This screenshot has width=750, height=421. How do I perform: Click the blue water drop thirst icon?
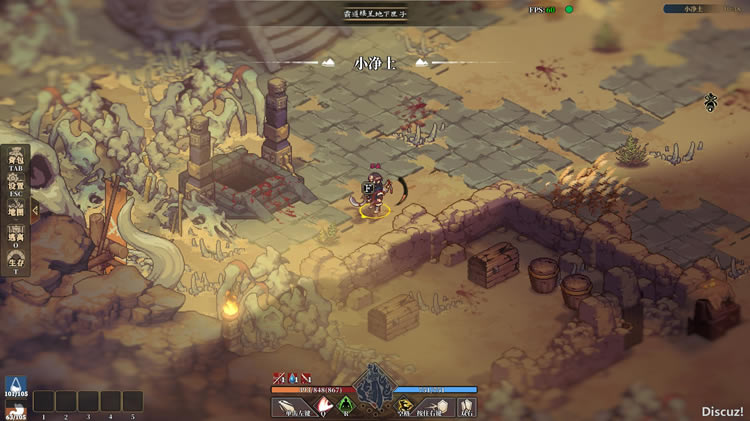click(14, 385)
